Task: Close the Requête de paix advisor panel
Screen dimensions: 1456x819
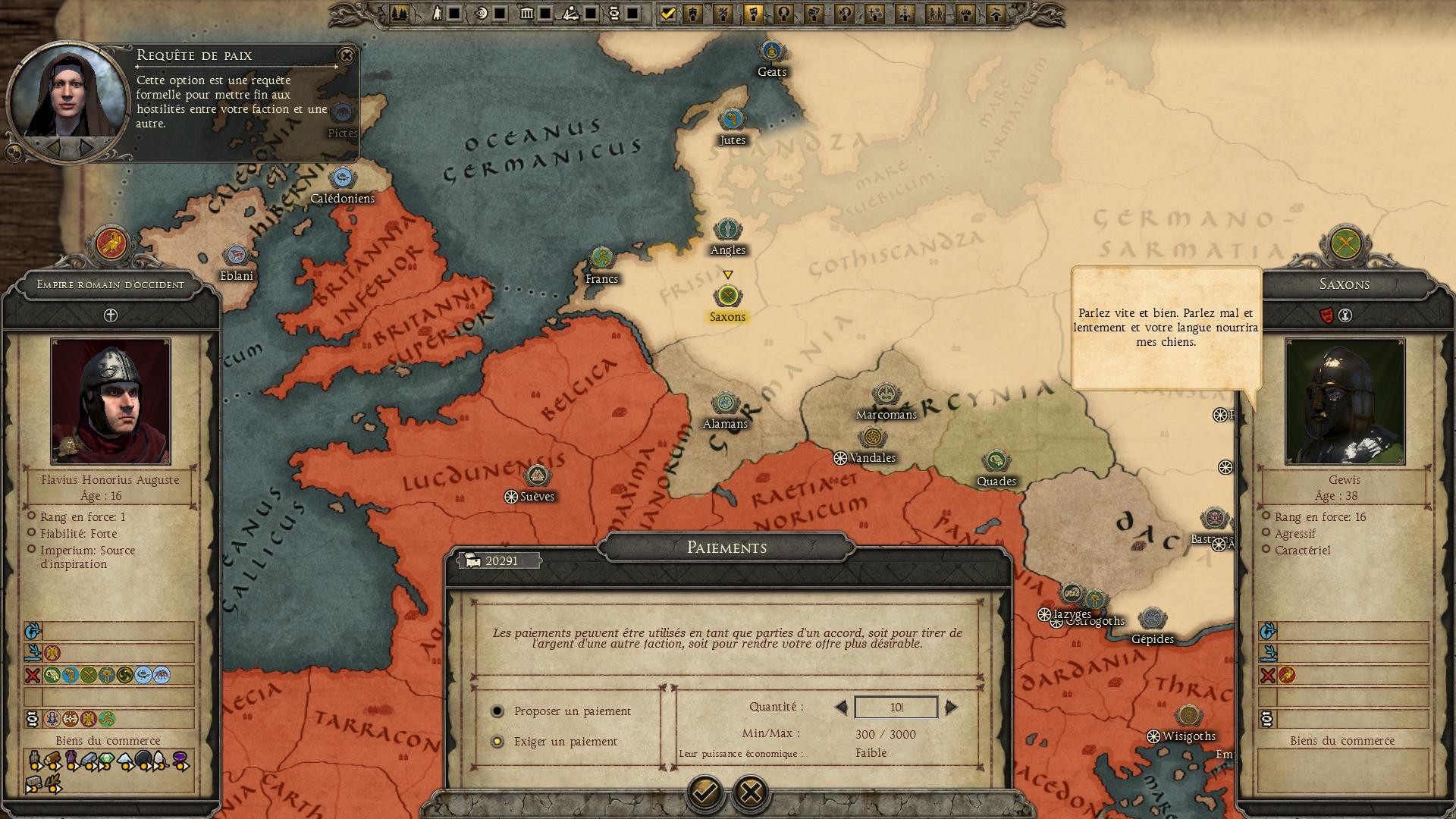Action: [x=347, y=55]
